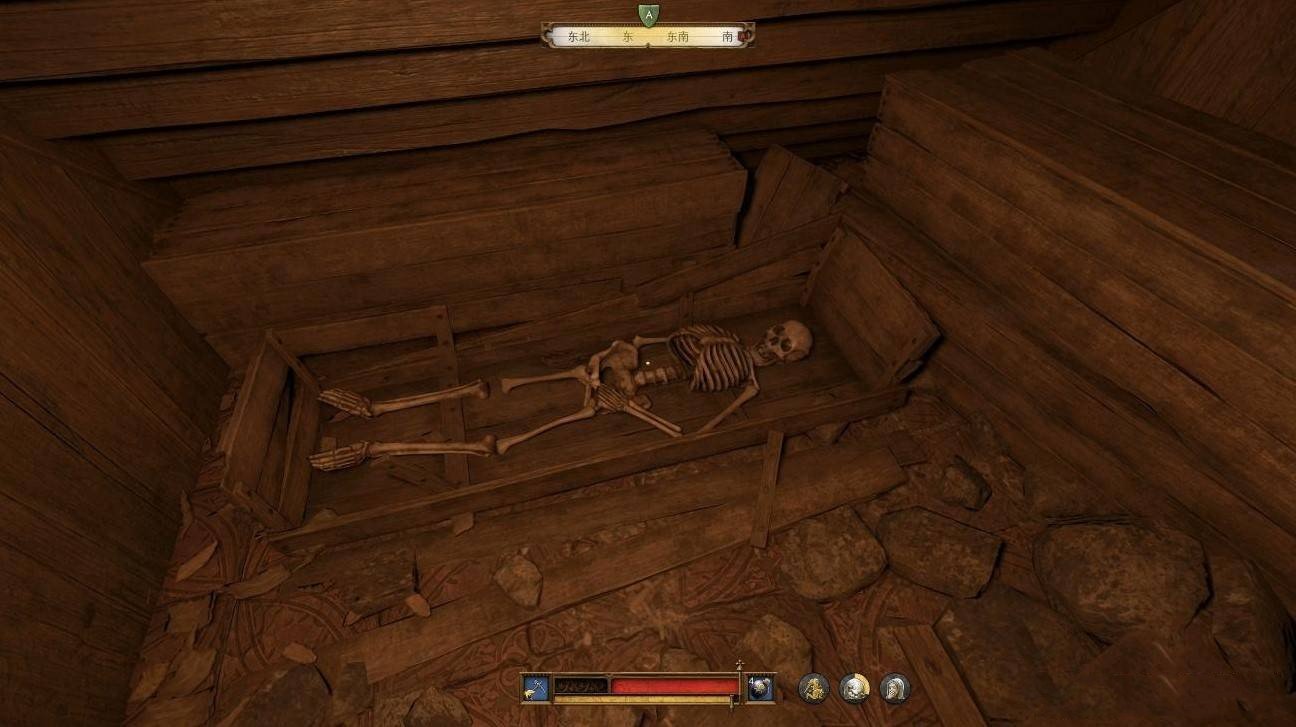Click the status icon with the partial gold ring
Image resolution: width=1296 pixels, height=727 pixels.
[854, 688]
